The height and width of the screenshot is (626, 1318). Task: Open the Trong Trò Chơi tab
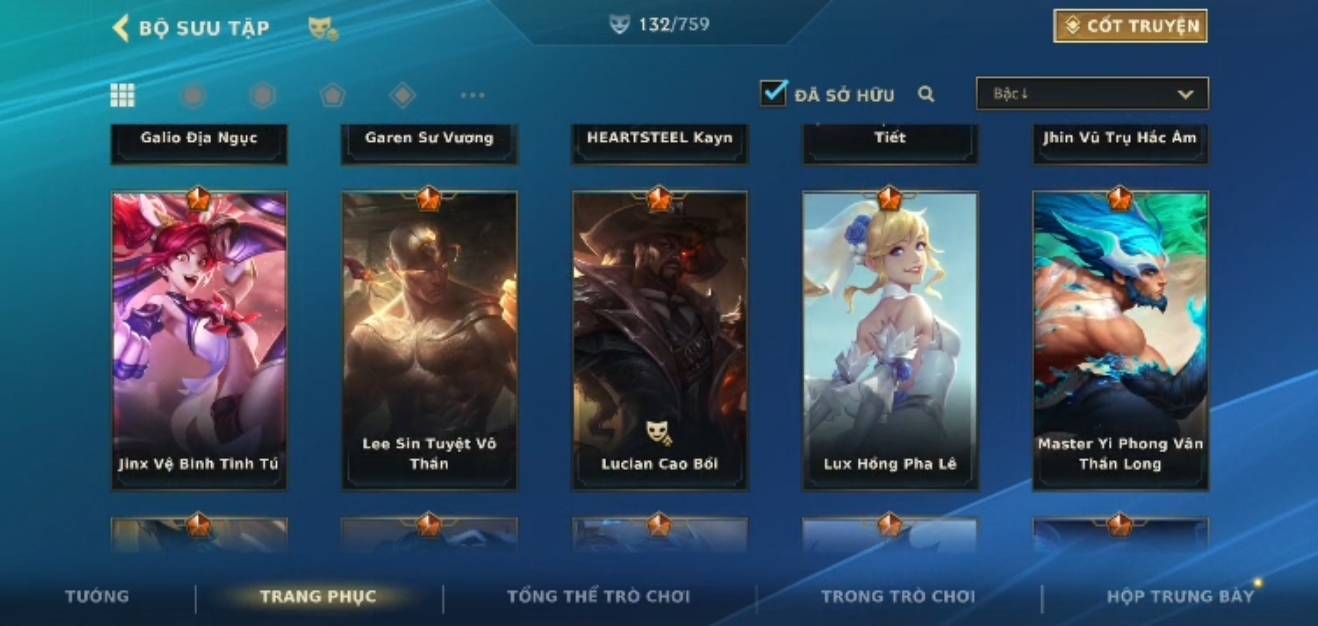897,597
